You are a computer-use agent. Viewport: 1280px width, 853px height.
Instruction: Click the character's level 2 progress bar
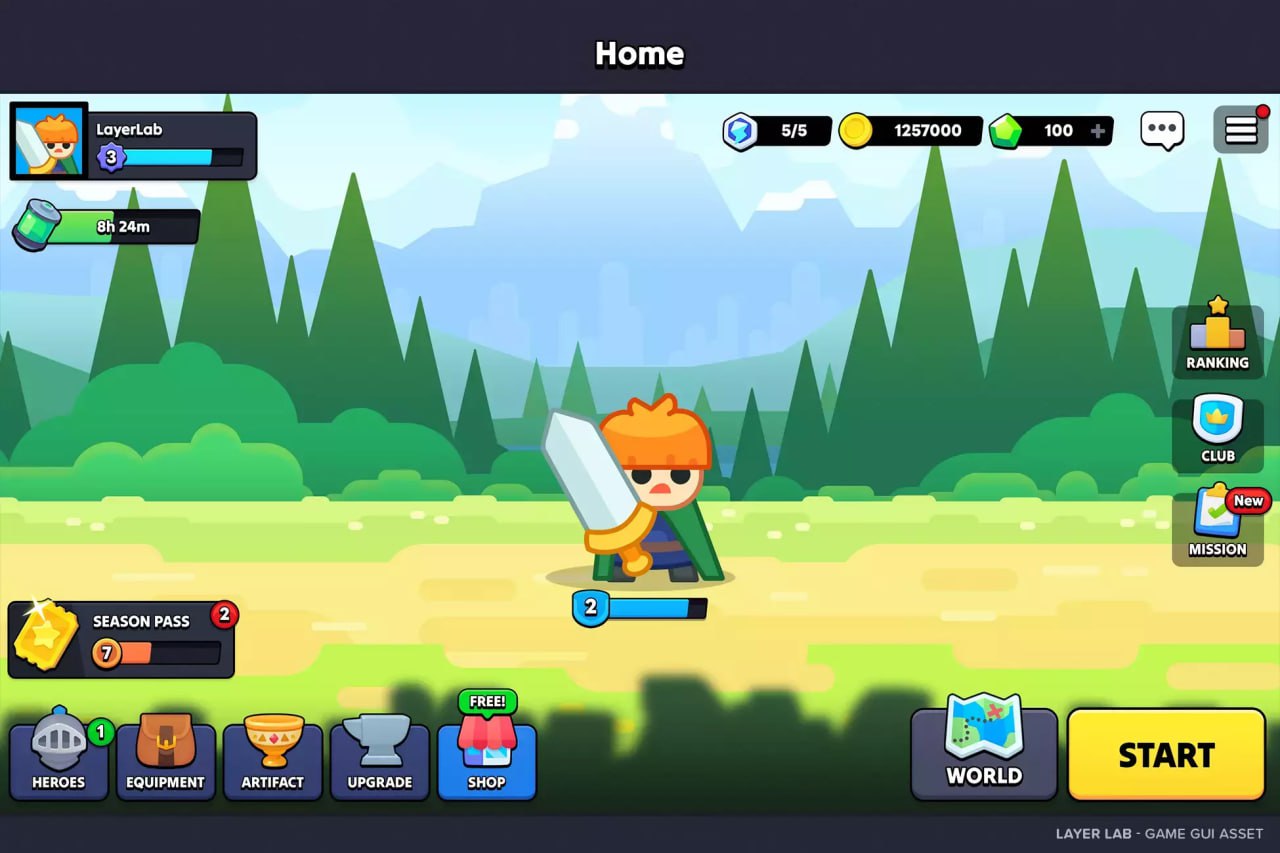tap(640, 608)
